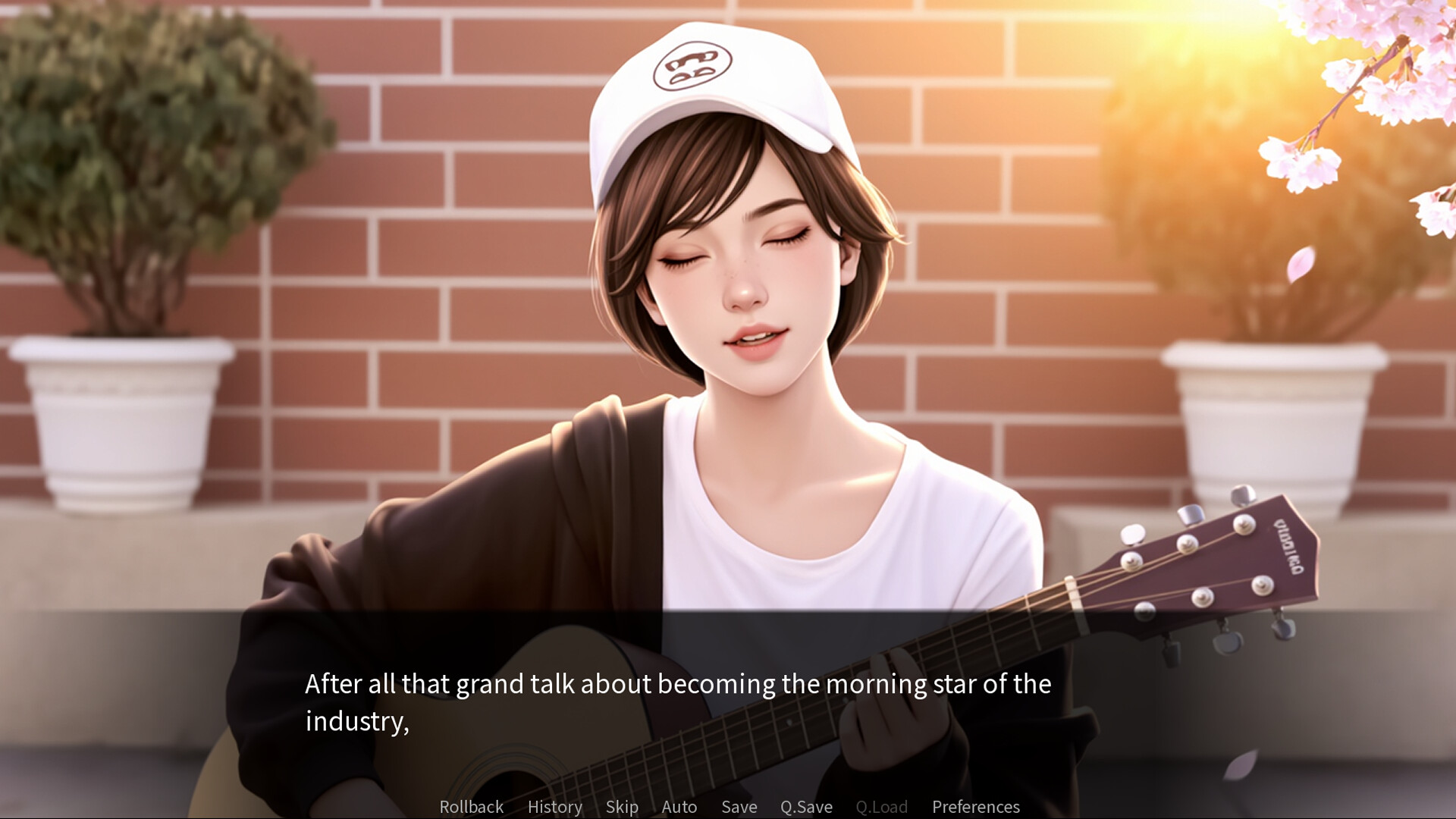
Task: Open the dialogue History log
Action: [554, 807]
